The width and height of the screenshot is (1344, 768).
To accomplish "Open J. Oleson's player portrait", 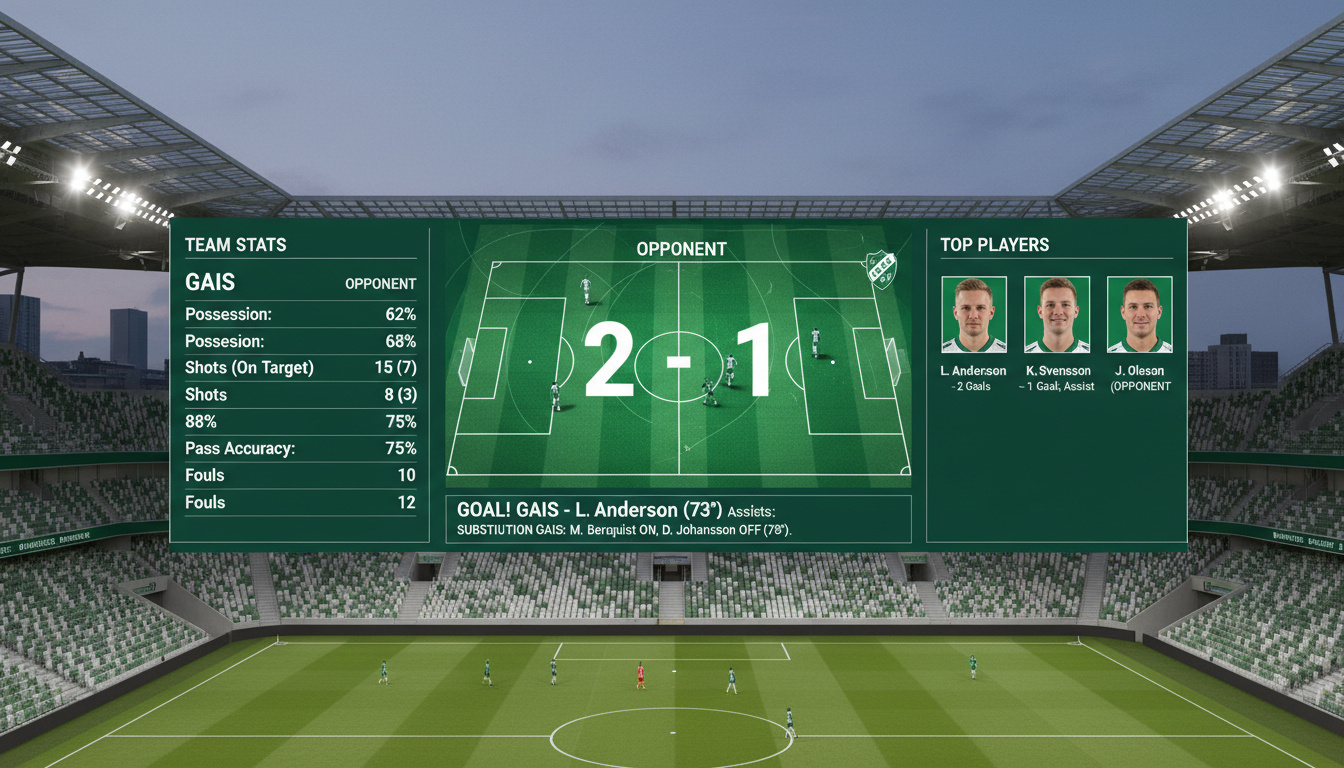I will pos(1139,315).
